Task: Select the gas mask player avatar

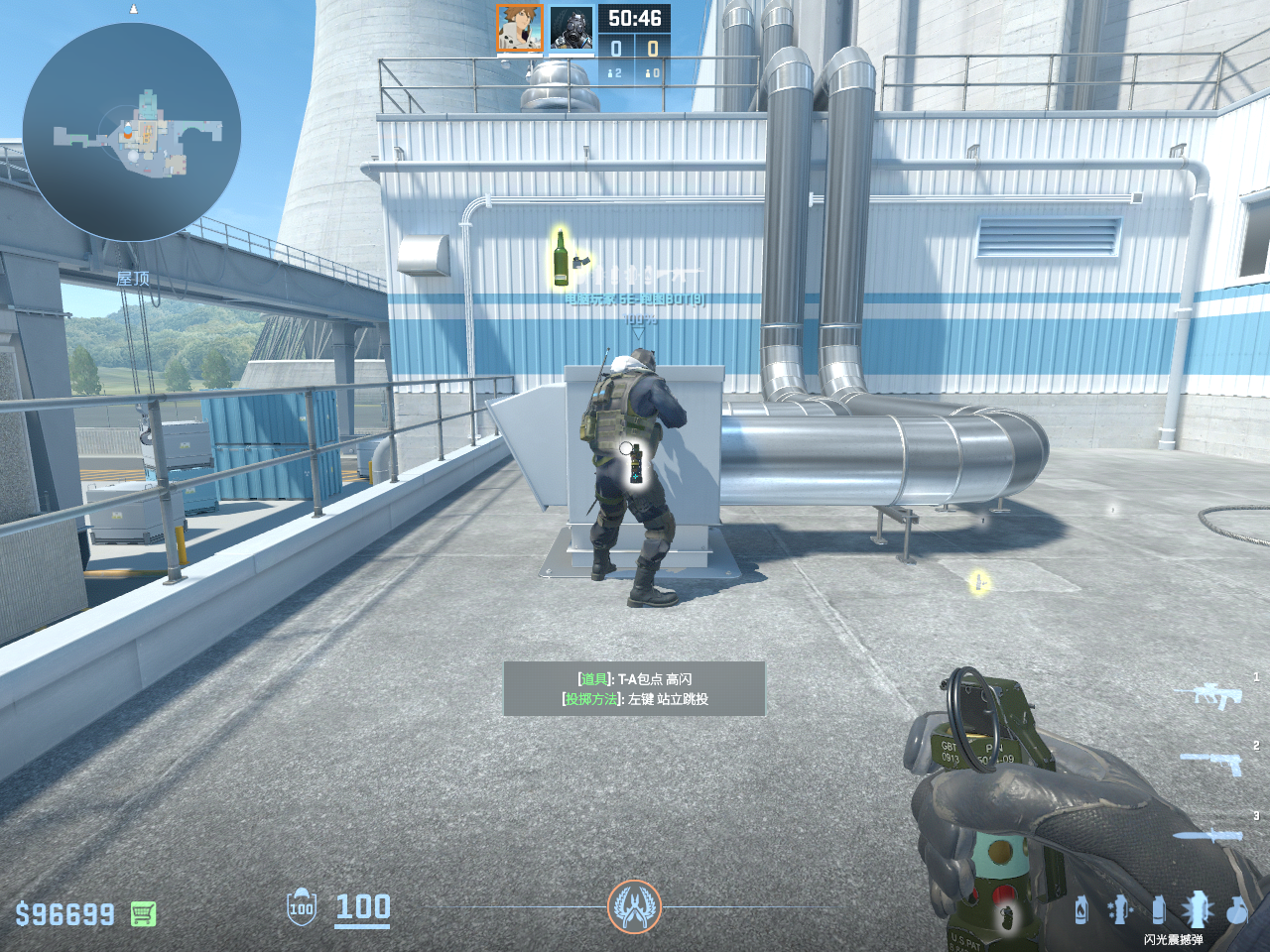Action: click(x=571, y=29)
